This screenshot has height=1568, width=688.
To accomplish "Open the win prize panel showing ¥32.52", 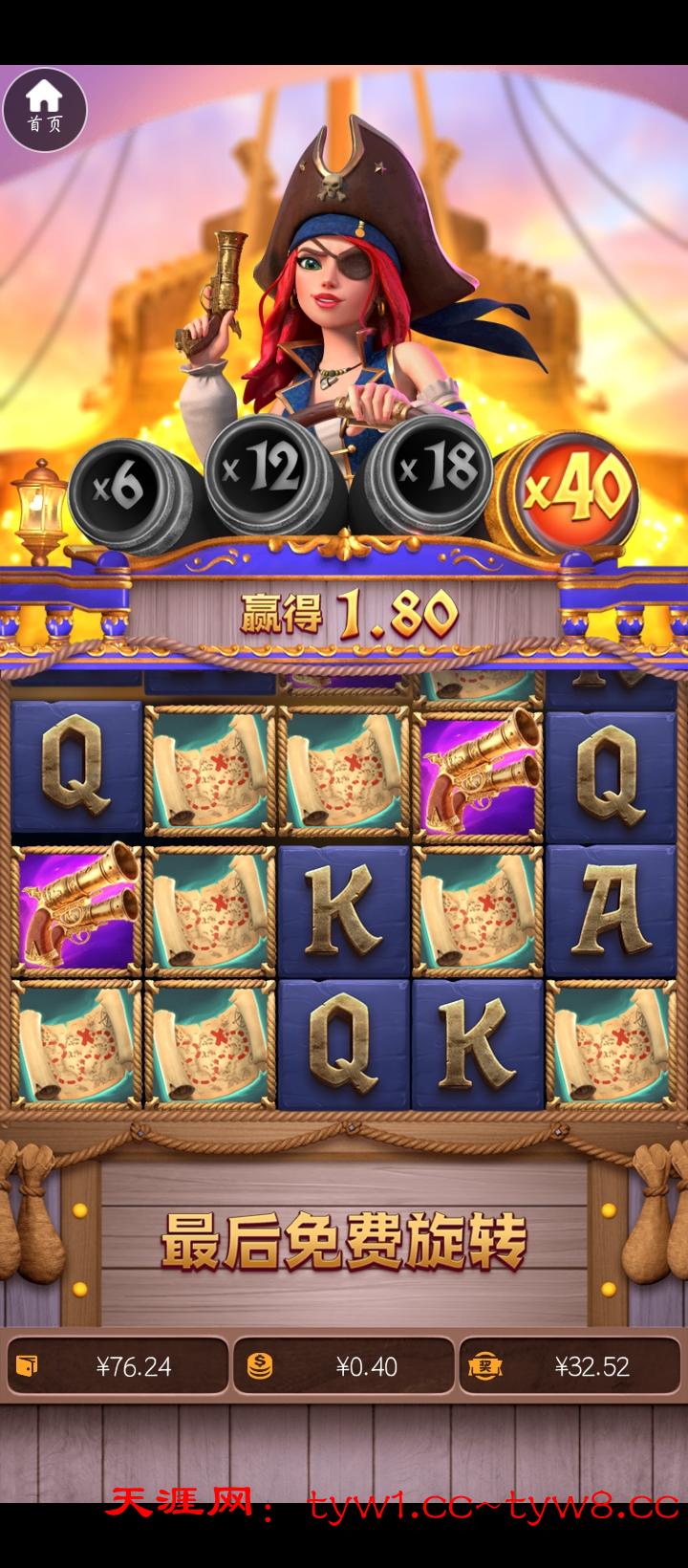I will 570,1365.
